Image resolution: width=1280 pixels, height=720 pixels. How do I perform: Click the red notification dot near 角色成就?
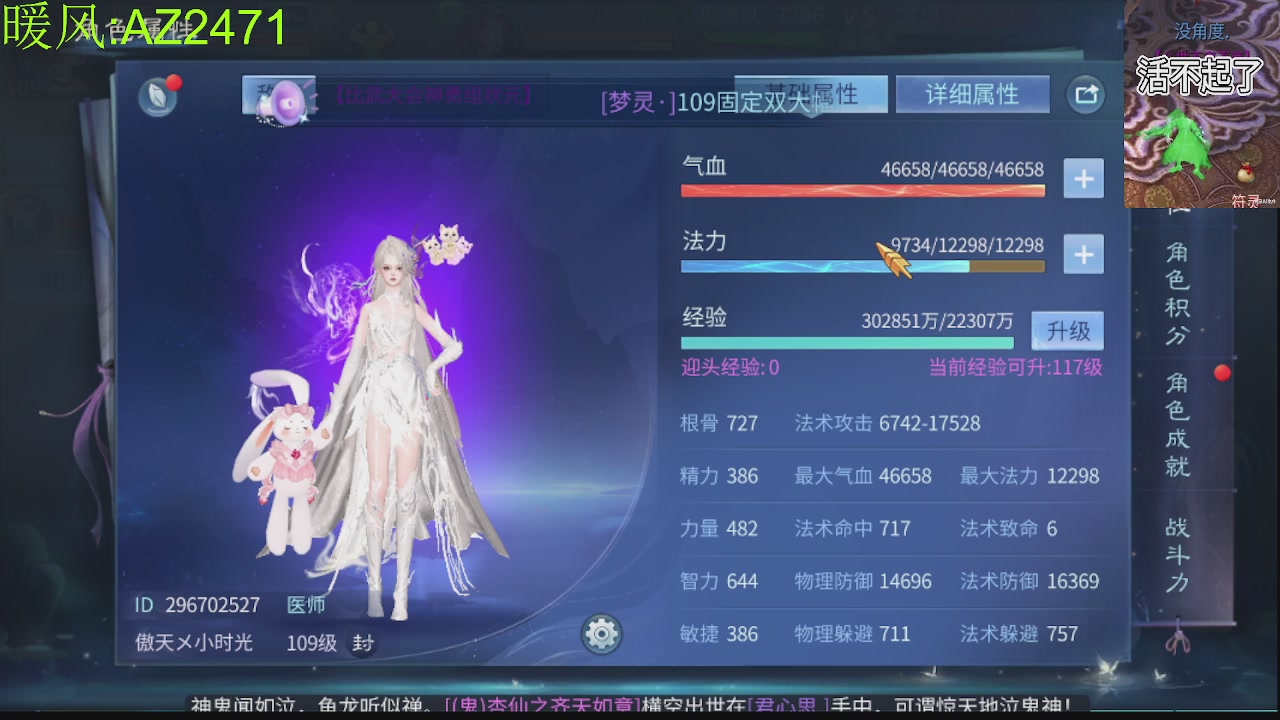coord(1222,372)
